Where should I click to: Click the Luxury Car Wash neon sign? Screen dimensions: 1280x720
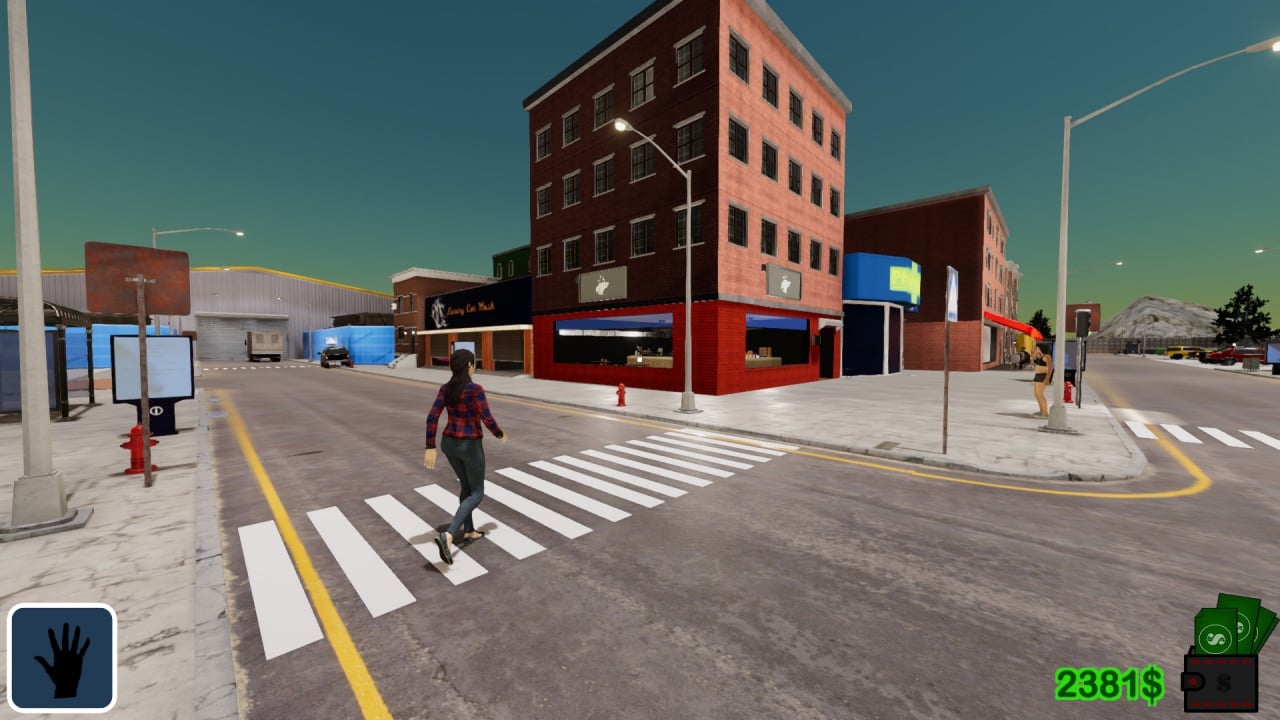pos(470,307)
